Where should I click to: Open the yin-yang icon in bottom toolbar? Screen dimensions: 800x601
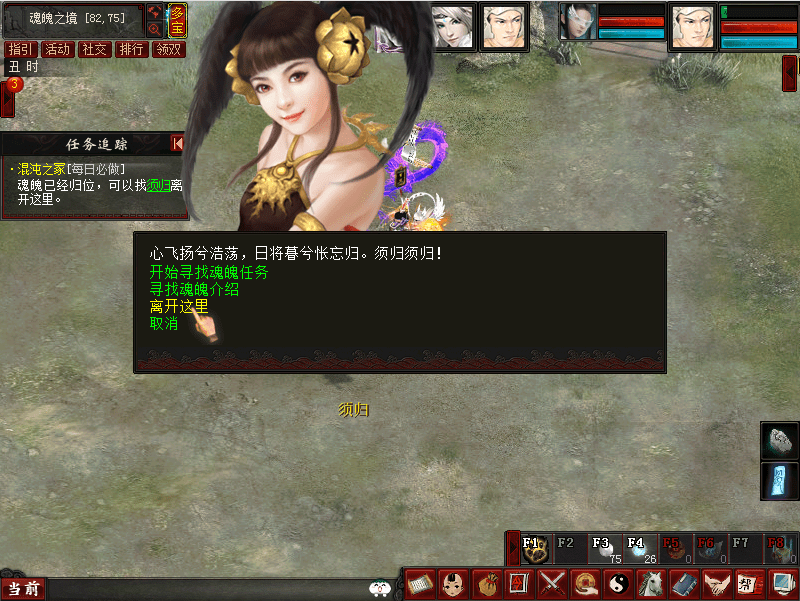pyautogui.click(x=618, y=582)
